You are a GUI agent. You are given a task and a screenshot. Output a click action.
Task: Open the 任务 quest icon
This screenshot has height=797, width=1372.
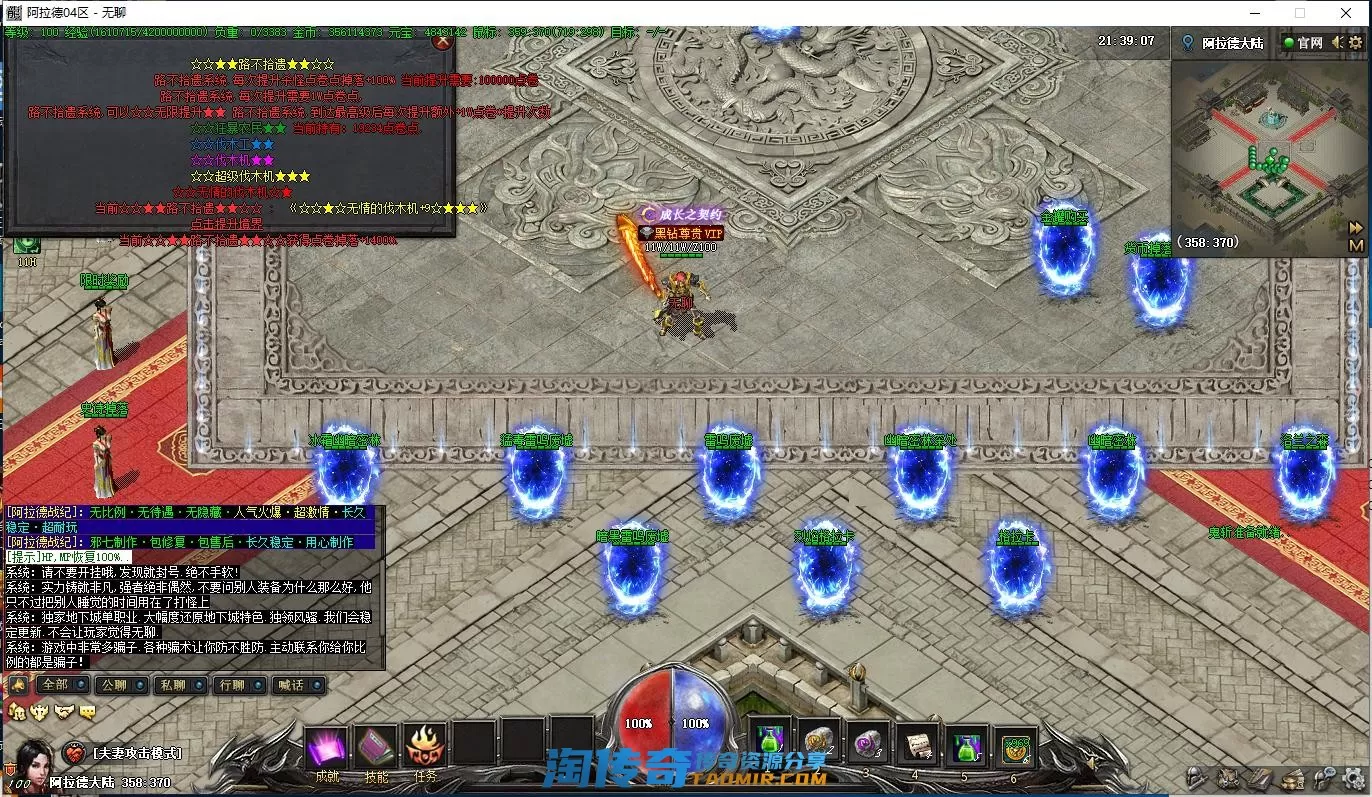click(x=426, y=748)
